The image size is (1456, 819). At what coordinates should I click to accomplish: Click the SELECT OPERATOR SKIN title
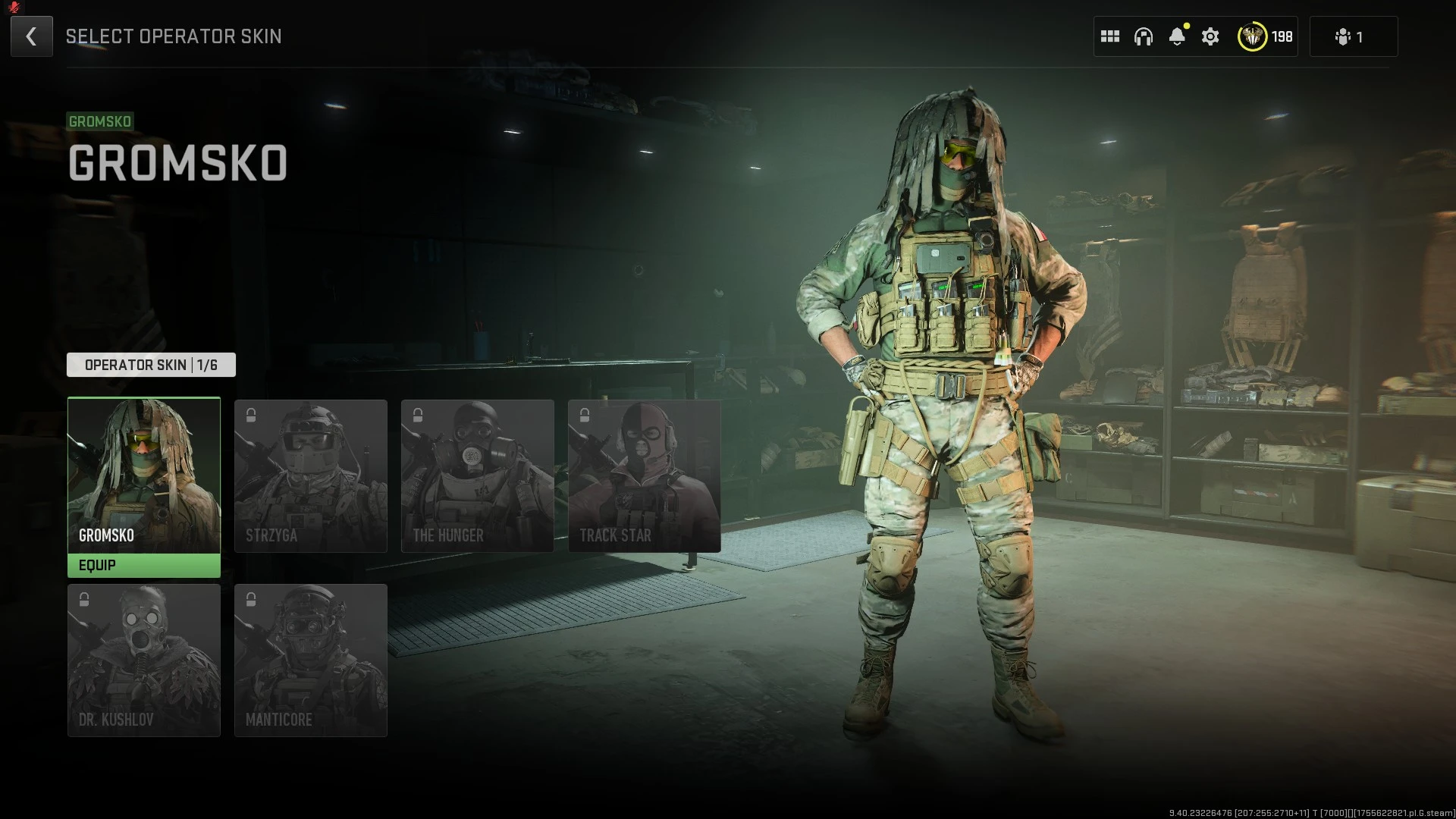[174, 36]
